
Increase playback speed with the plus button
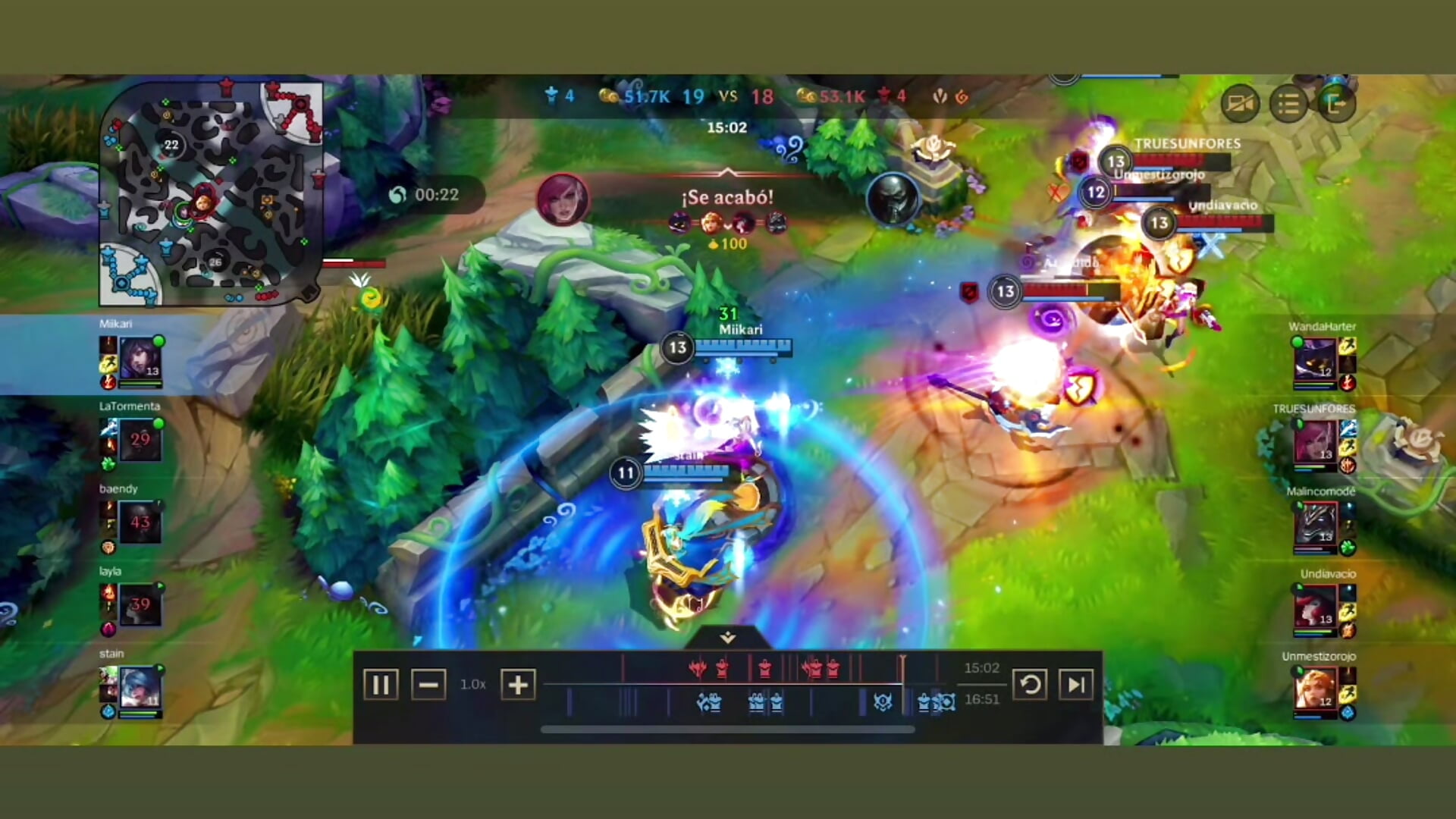(x=516, y=685)
